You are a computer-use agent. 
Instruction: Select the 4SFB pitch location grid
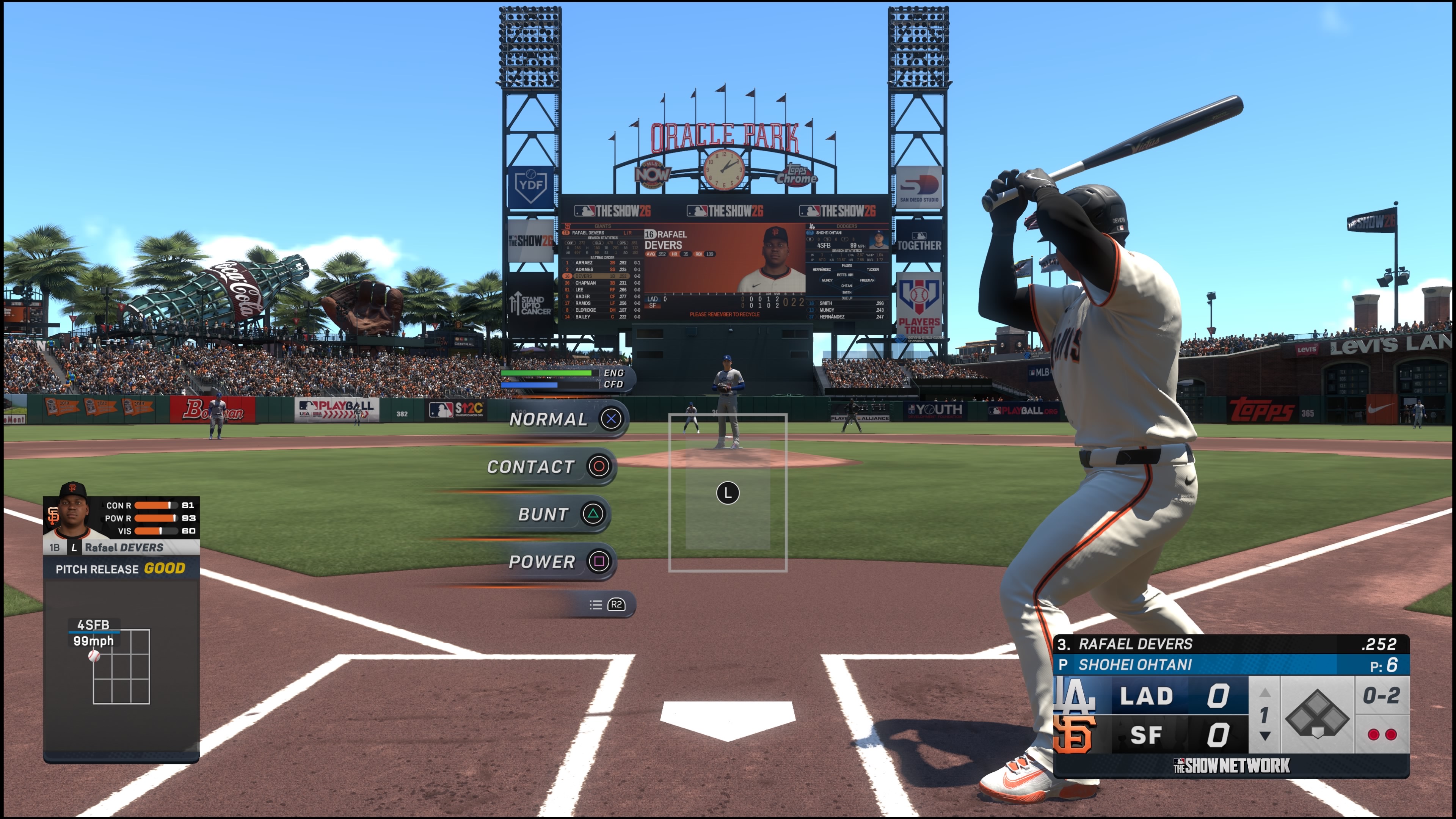coord(121,667)
